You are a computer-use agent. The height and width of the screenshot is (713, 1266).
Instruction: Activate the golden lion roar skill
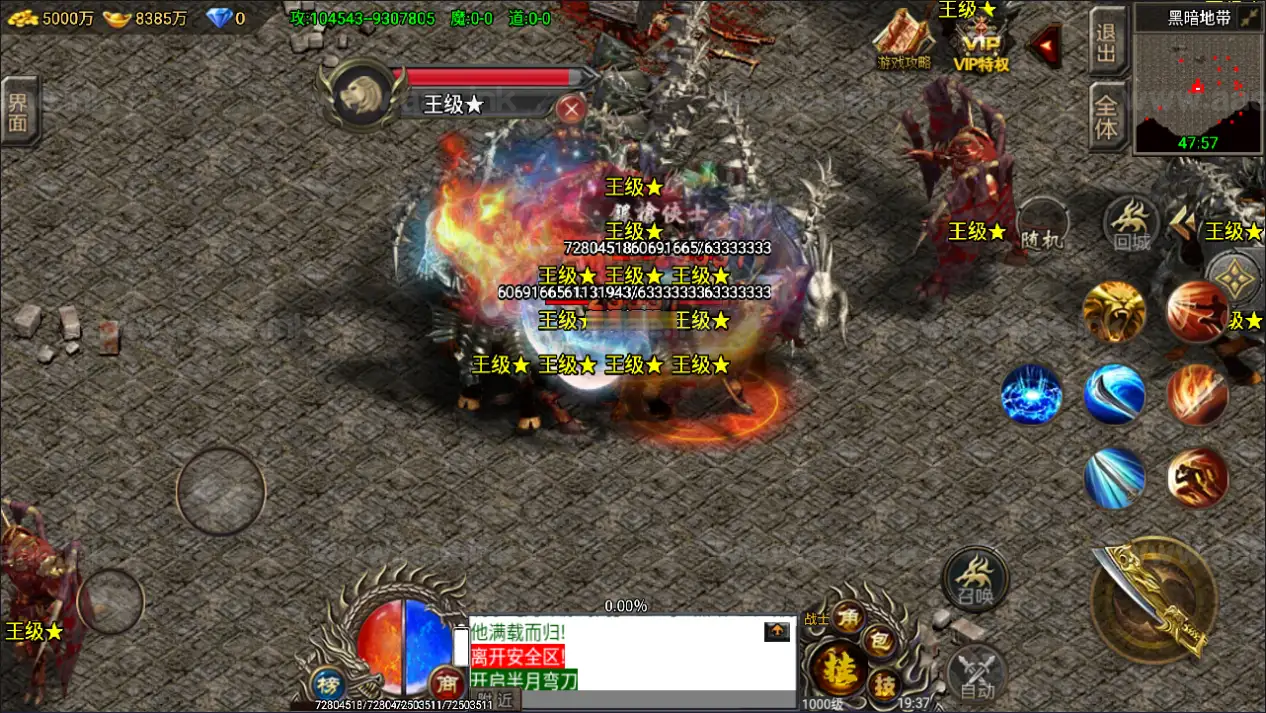[x=1113, y=312]
